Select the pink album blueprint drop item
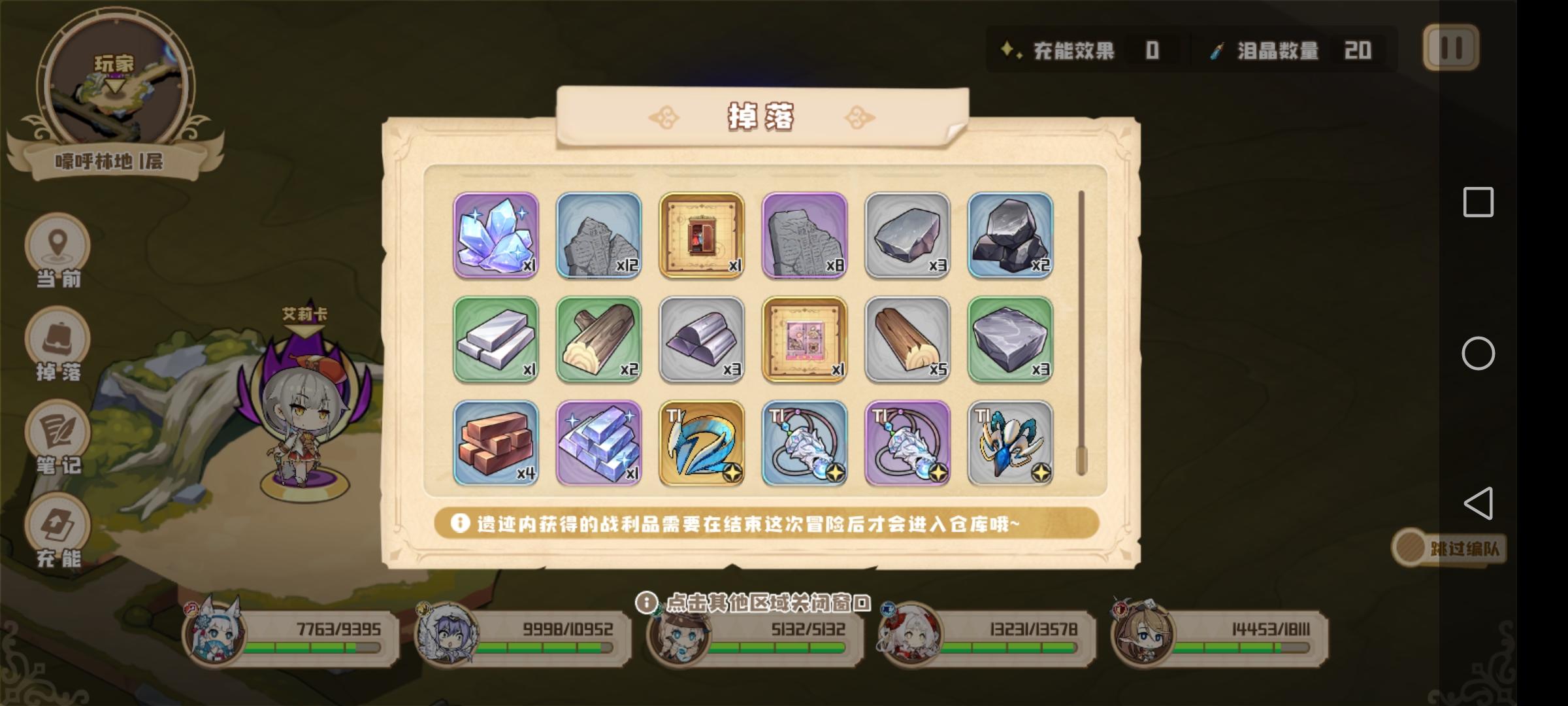1568x706 pixels. (x=804, y=339)
